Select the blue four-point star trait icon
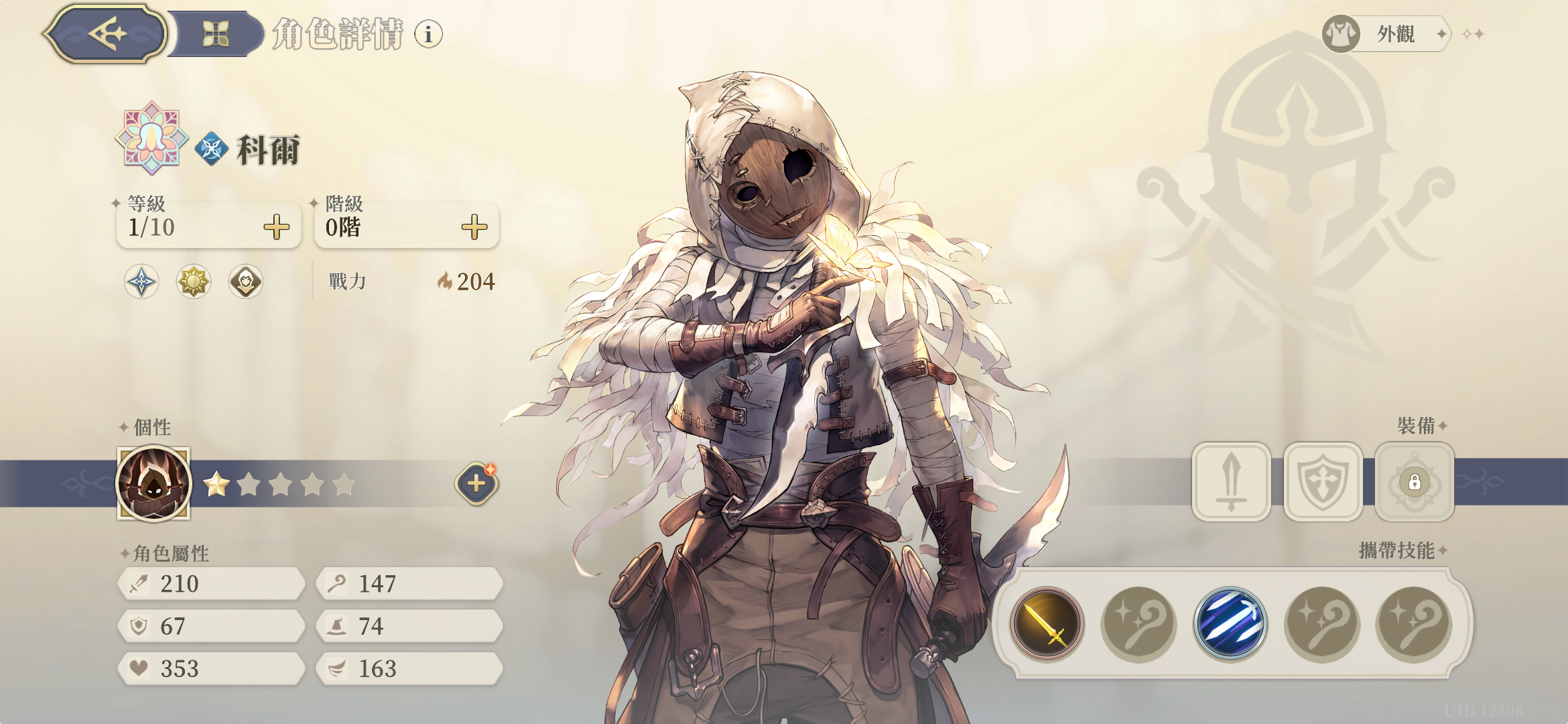The image size is (1568, 724). (x=141, y=282)
